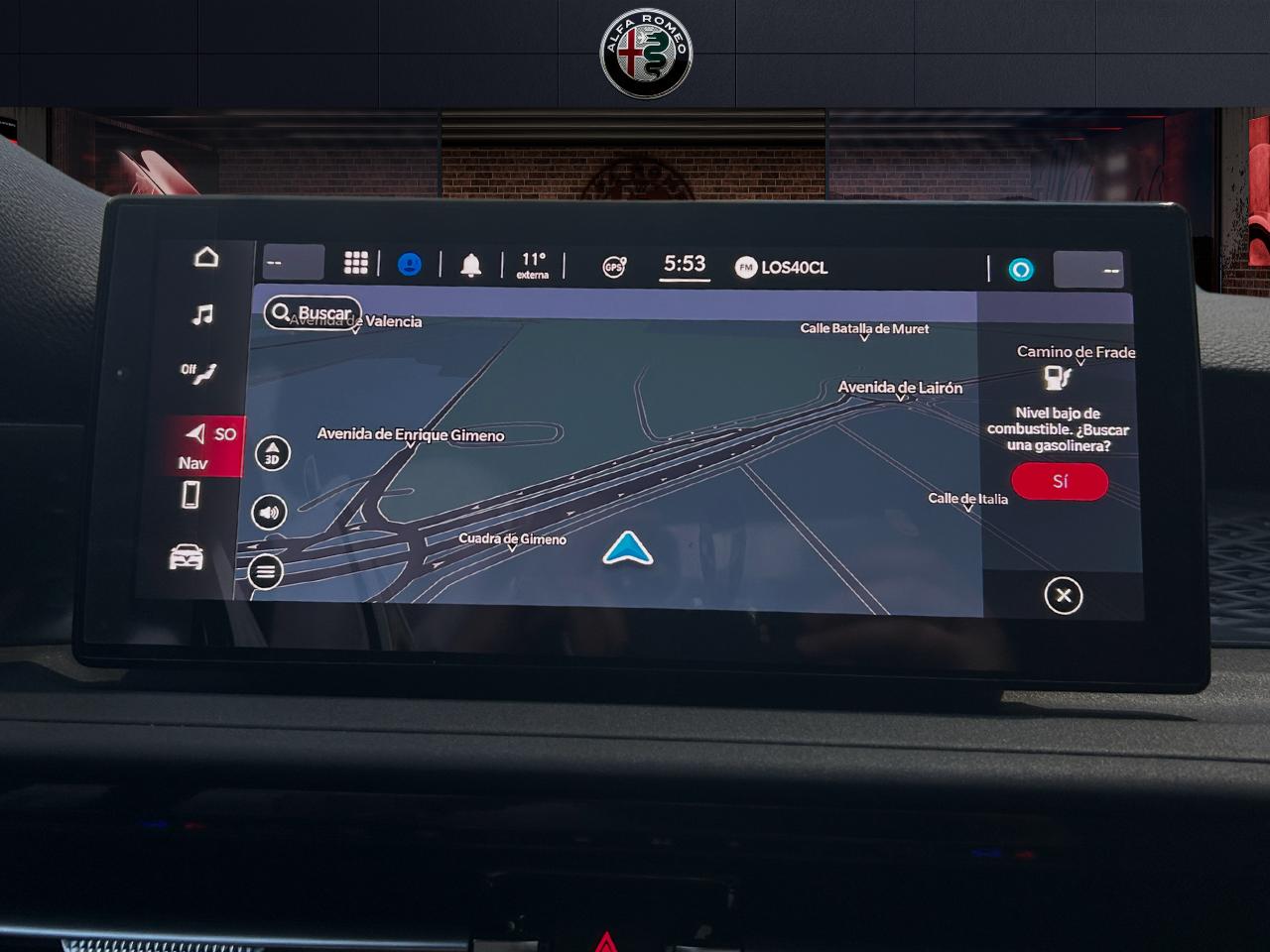Open the LOS40CL FM radio station

(x=782, y=268)
